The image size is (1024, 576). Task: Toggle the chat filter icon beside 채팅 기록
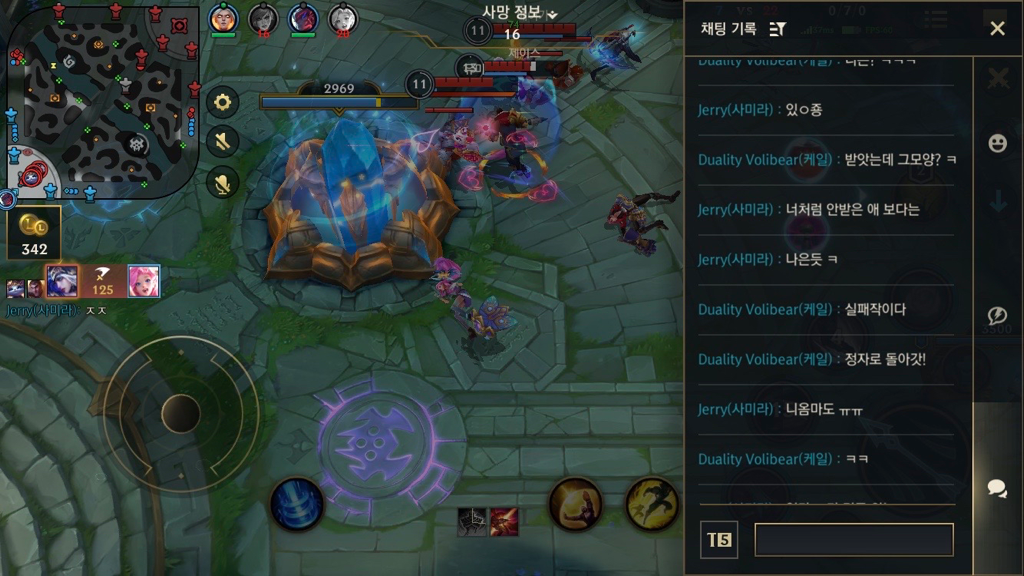[x=778, y=29]
